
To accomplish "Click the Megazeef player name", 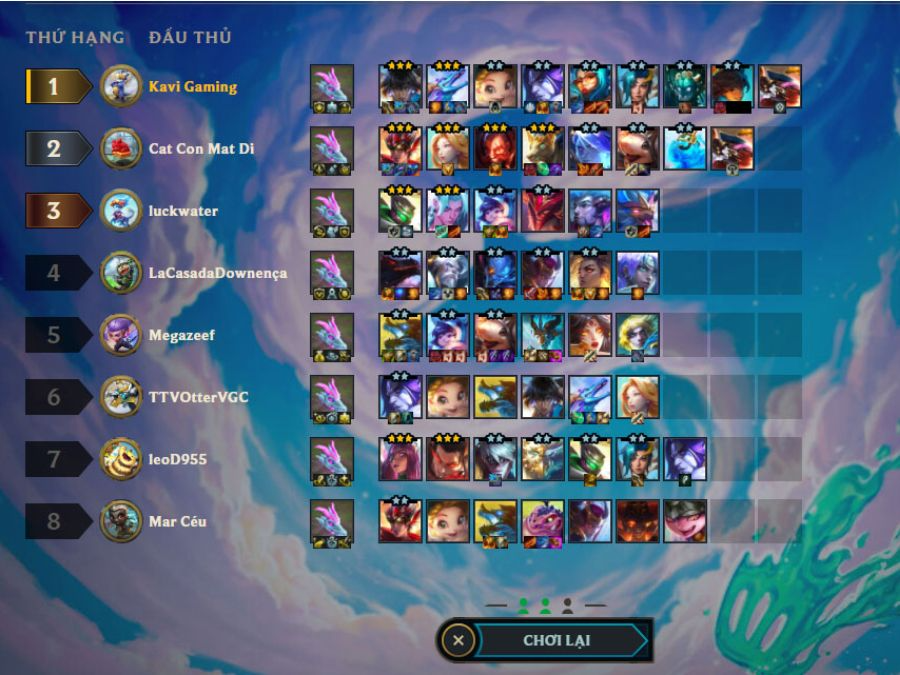I will [x=182, y=335].
